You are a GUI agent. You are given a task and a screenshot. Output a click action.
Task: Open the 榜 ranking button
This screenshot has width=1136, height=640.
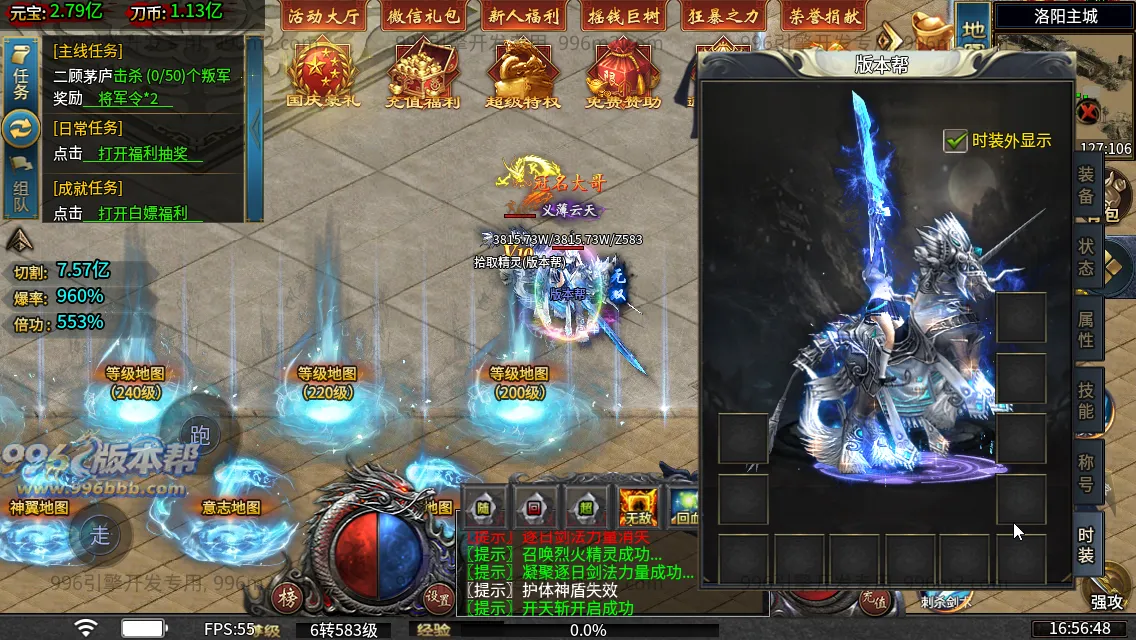coord(288,598)
